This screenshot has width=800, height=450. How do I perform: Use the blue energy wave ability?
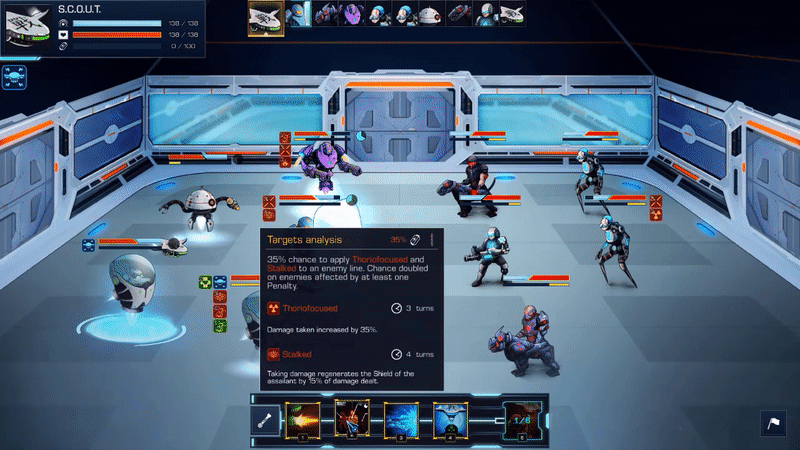[401, 418]
